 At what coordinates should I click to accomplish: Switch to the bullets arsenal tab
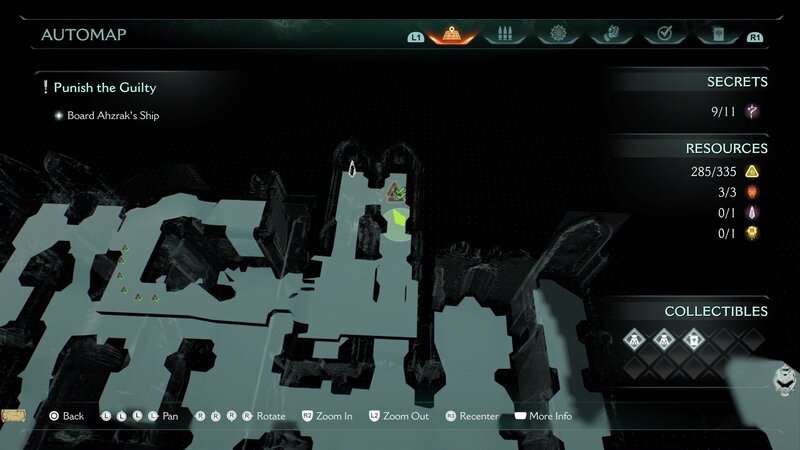(505, 35)
